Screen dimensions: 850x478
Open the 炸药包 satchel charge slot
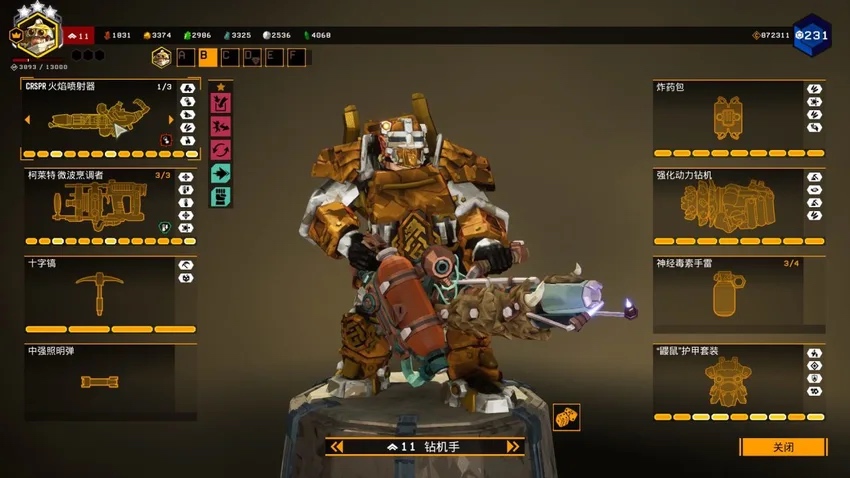click(x=727, y=116)
